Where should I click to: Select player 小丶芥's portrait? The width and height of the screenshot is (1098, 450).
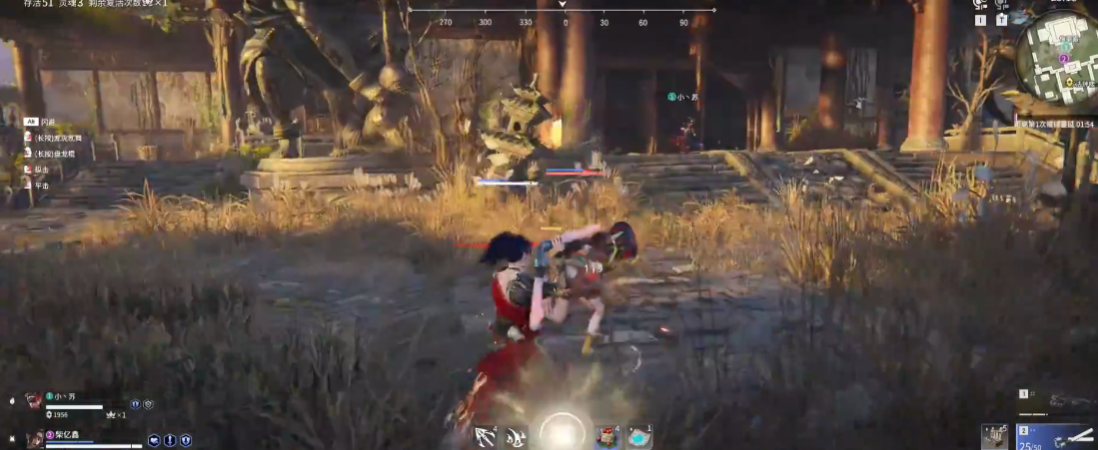coord(34,401)
